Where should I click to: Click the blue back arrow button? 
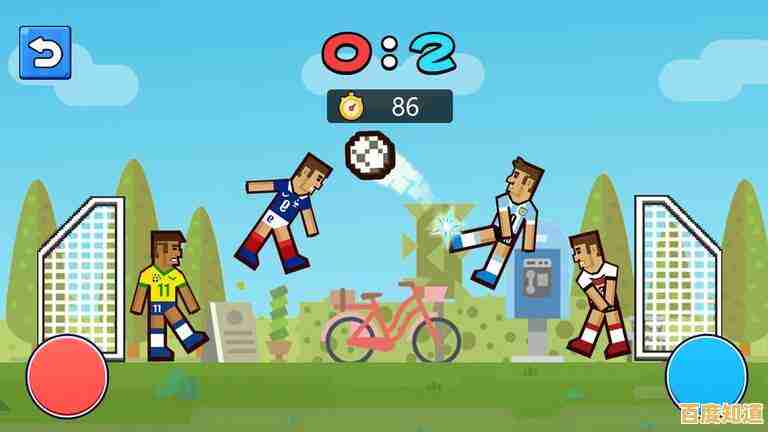(45, 52)
